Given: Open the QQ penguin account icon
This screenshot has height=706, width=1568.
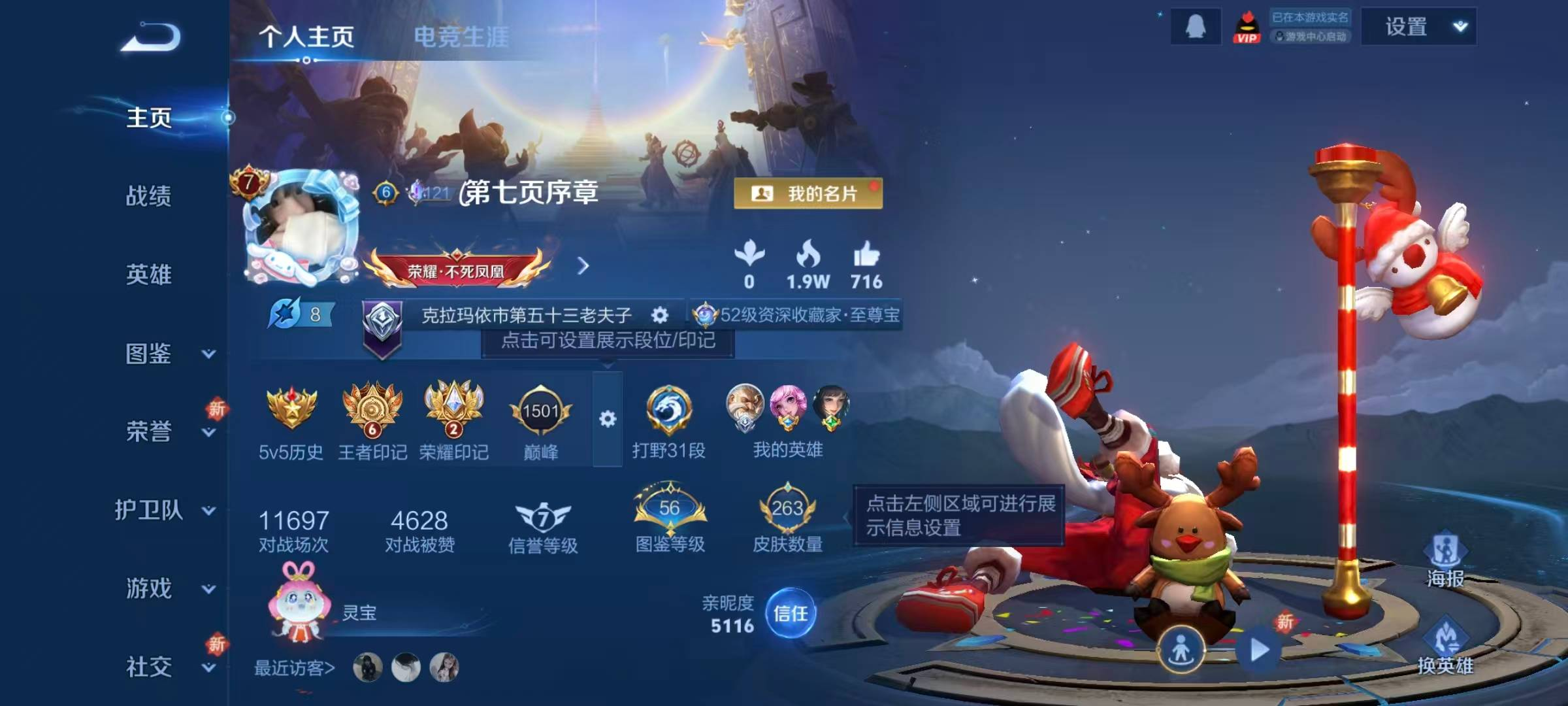Looking at the screenshot, I should pos(1196,26).
